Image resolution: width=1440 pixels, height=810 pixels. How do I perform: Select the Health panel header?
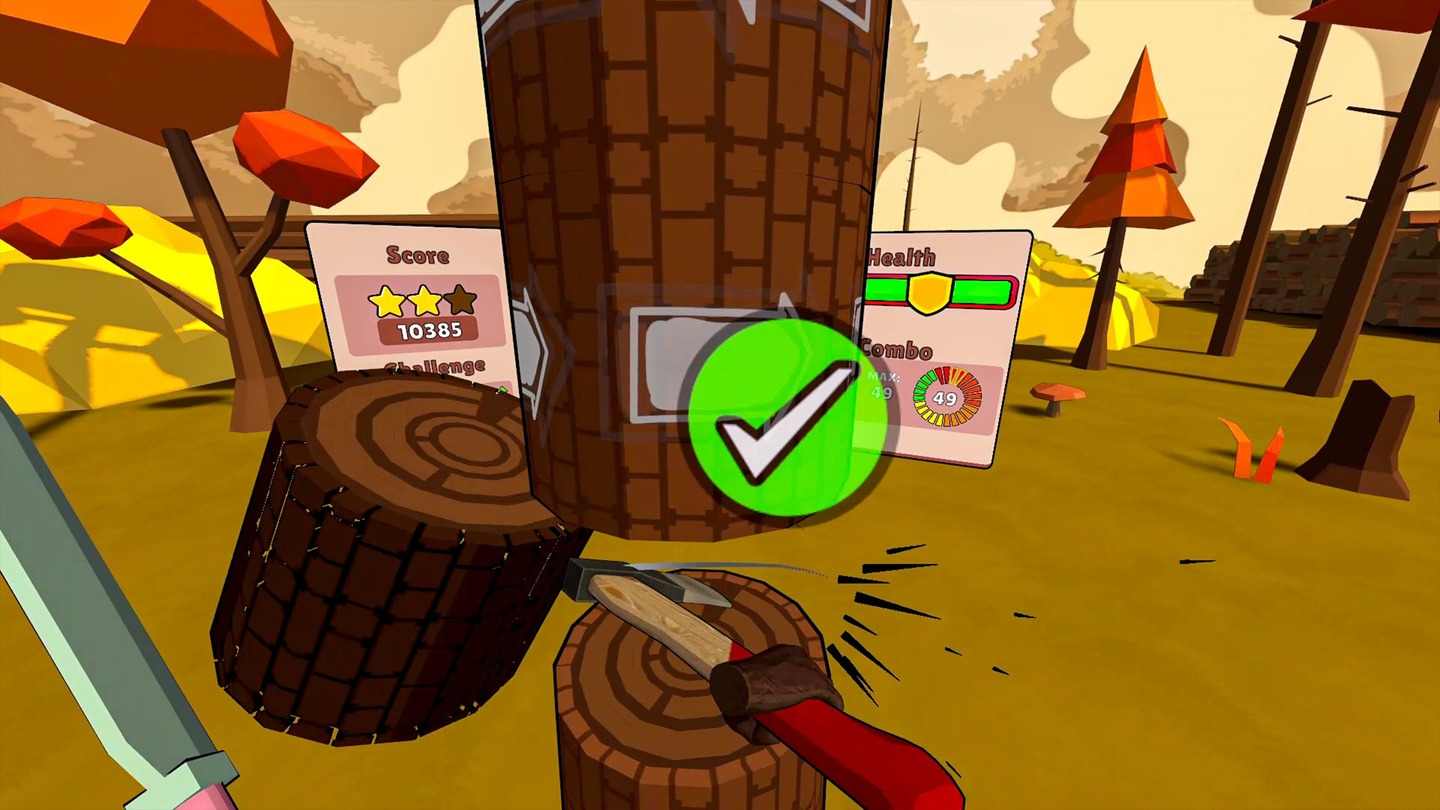pyautogui.click(x=901, y=257)
